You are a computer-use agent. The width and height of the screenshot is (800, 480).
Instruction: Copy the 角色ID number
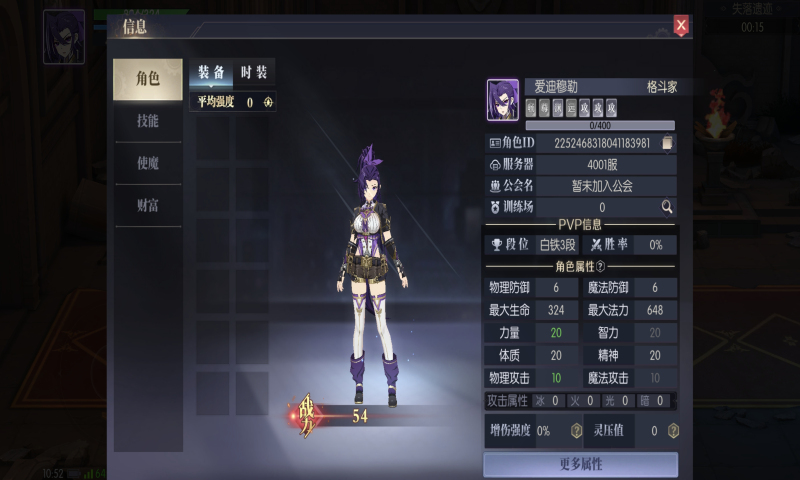(x=668, y=143)
